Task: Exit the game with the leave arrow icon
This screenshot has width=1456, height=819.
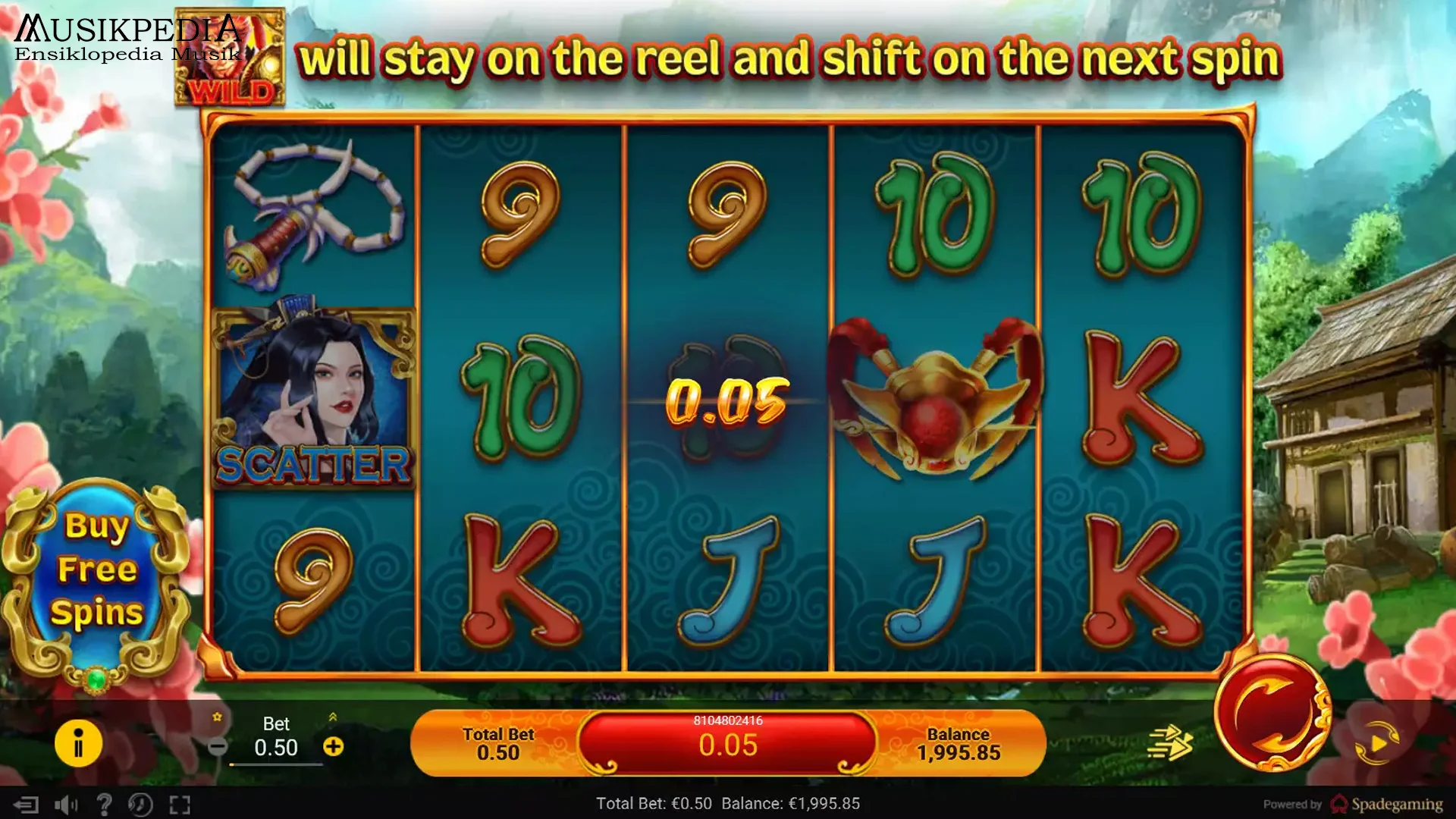Action: click(26, 805)
